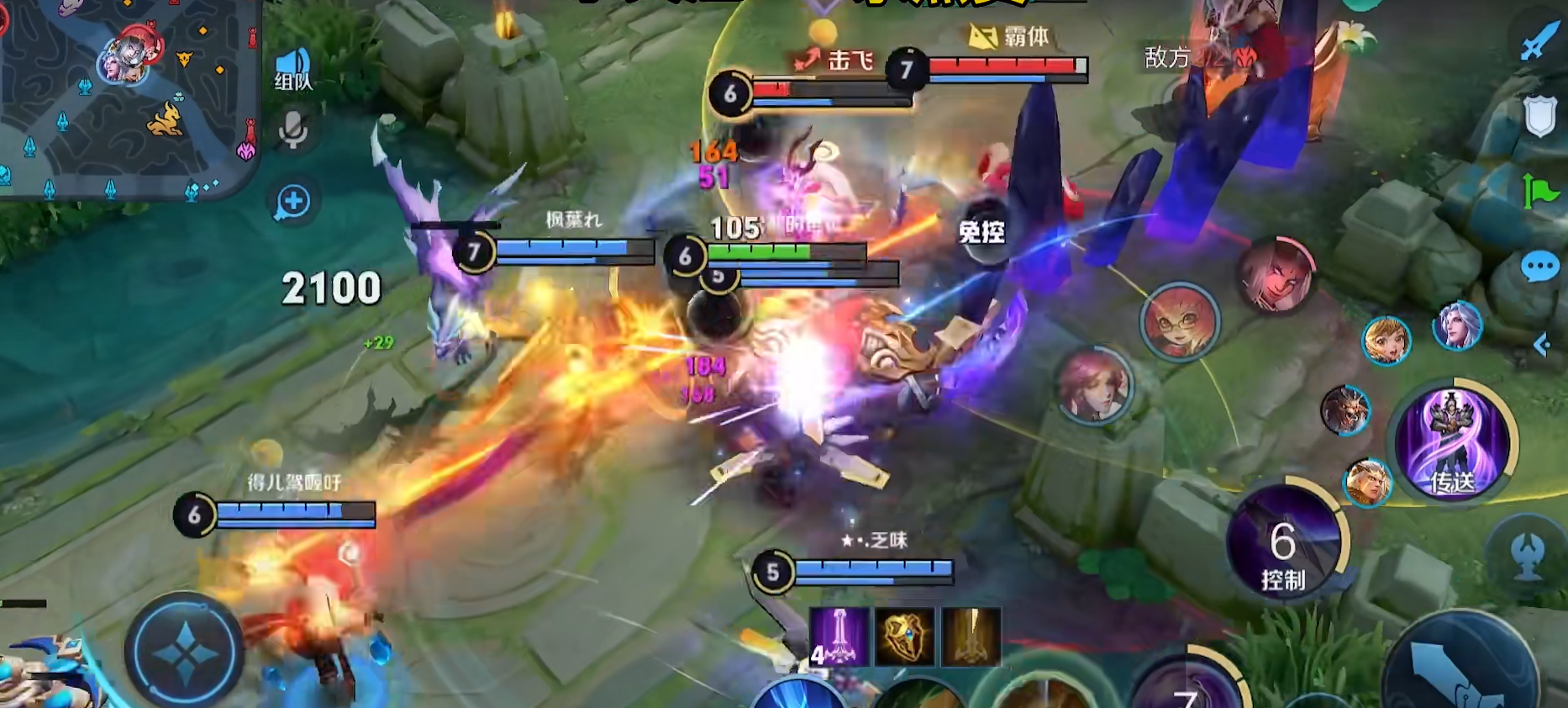Select the white-haired hero teleport portrait
The image size is (1568, 708).
(x=1457, y=325)
